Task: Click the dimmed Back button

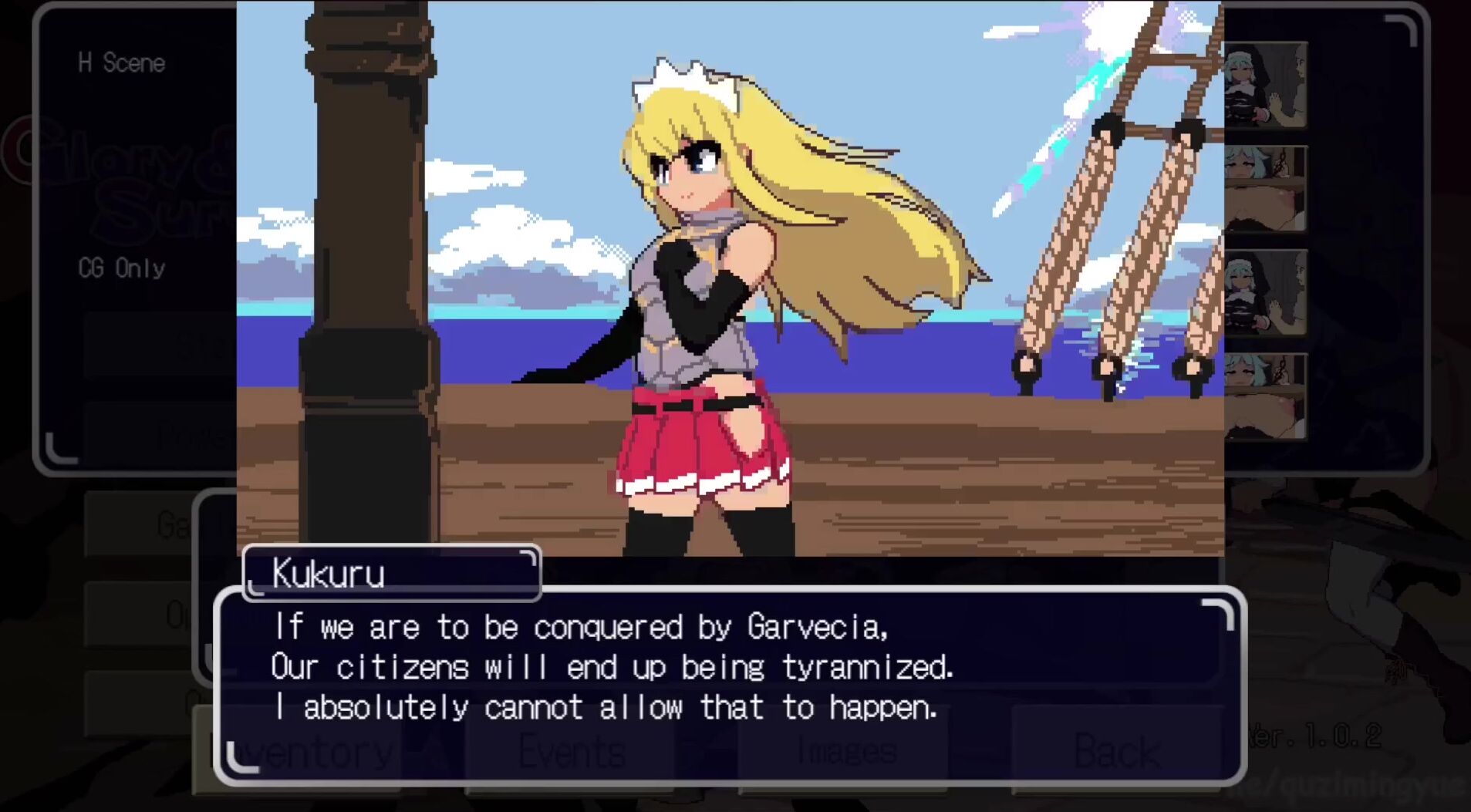Action: [x=1116, y=750]
